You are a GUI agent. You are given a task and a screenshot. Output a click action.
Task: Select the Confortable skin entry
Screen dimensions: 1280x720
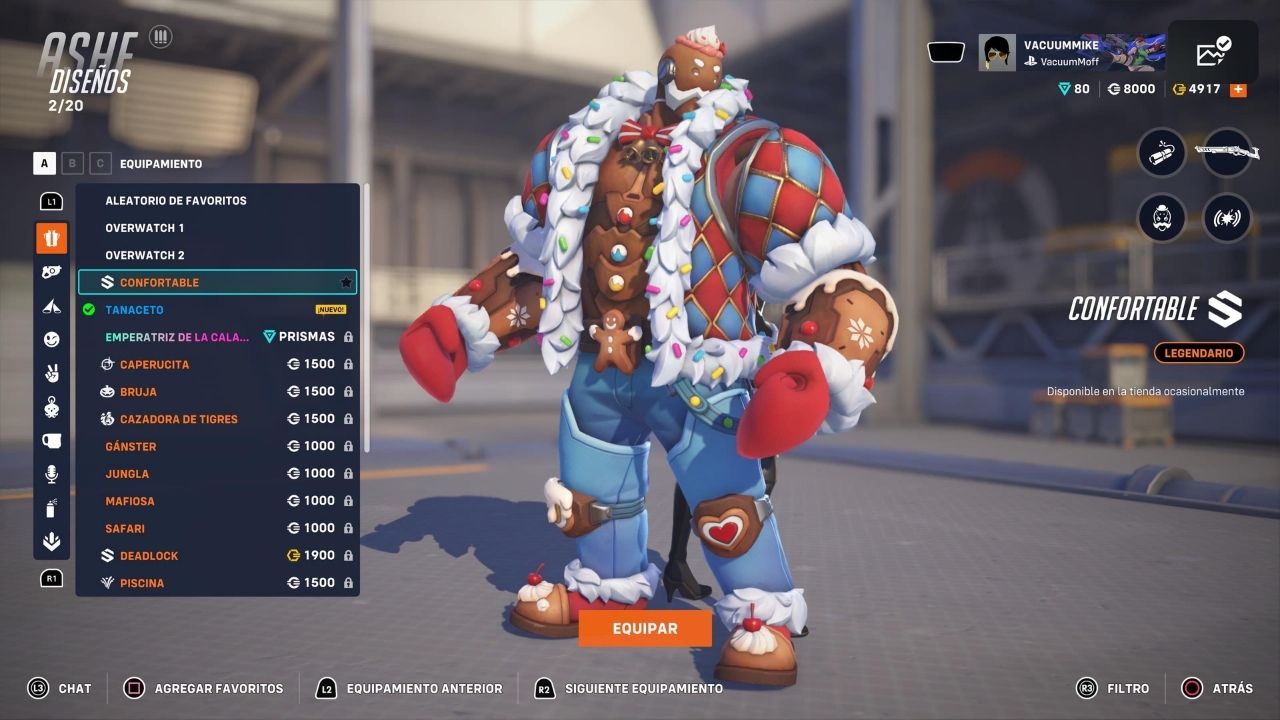click(x=217, y=282)
